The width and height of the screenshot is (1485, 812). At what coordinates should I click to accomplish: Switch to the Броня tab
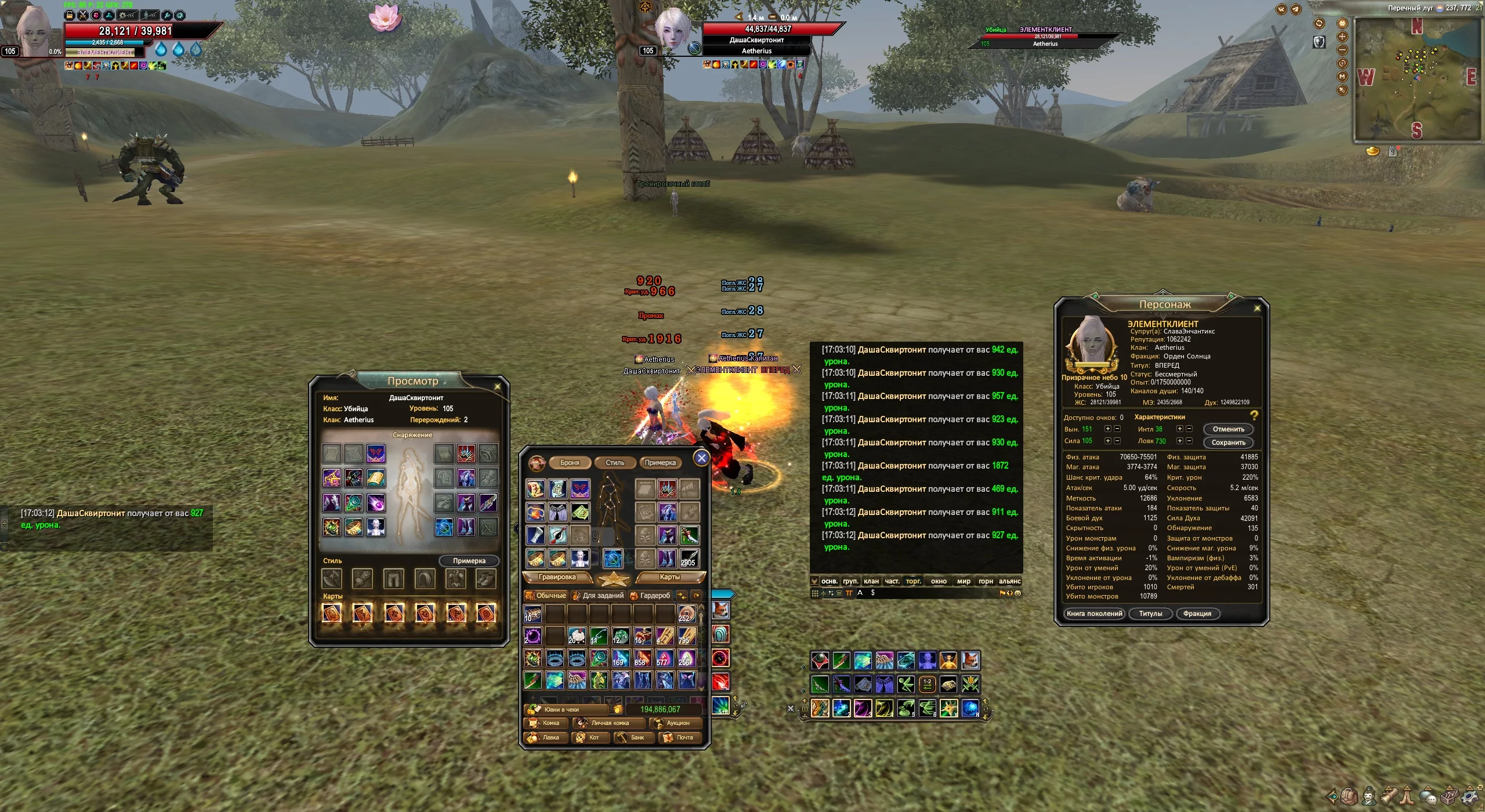coord(570,462)
